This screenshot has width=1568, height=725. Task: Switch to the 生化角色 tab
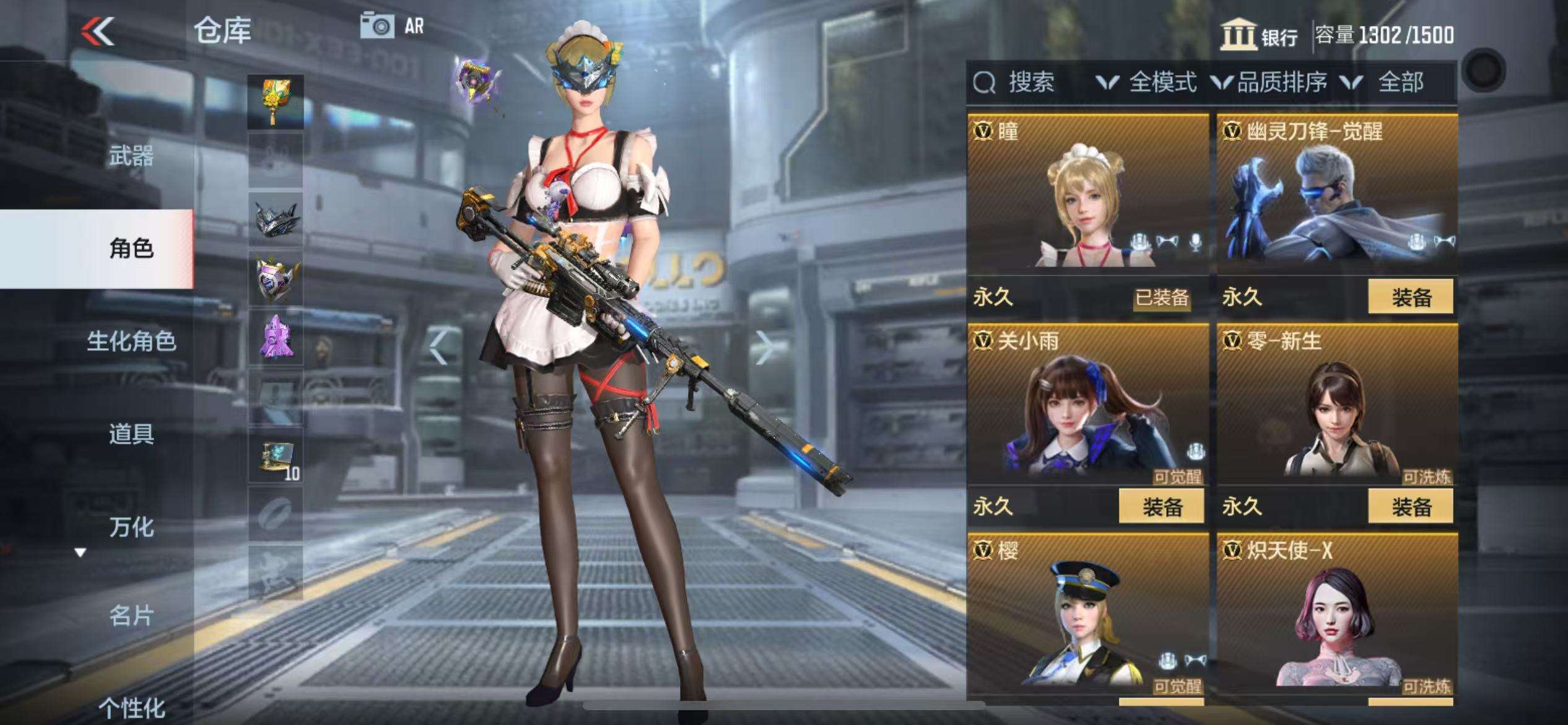click(131, 341)
